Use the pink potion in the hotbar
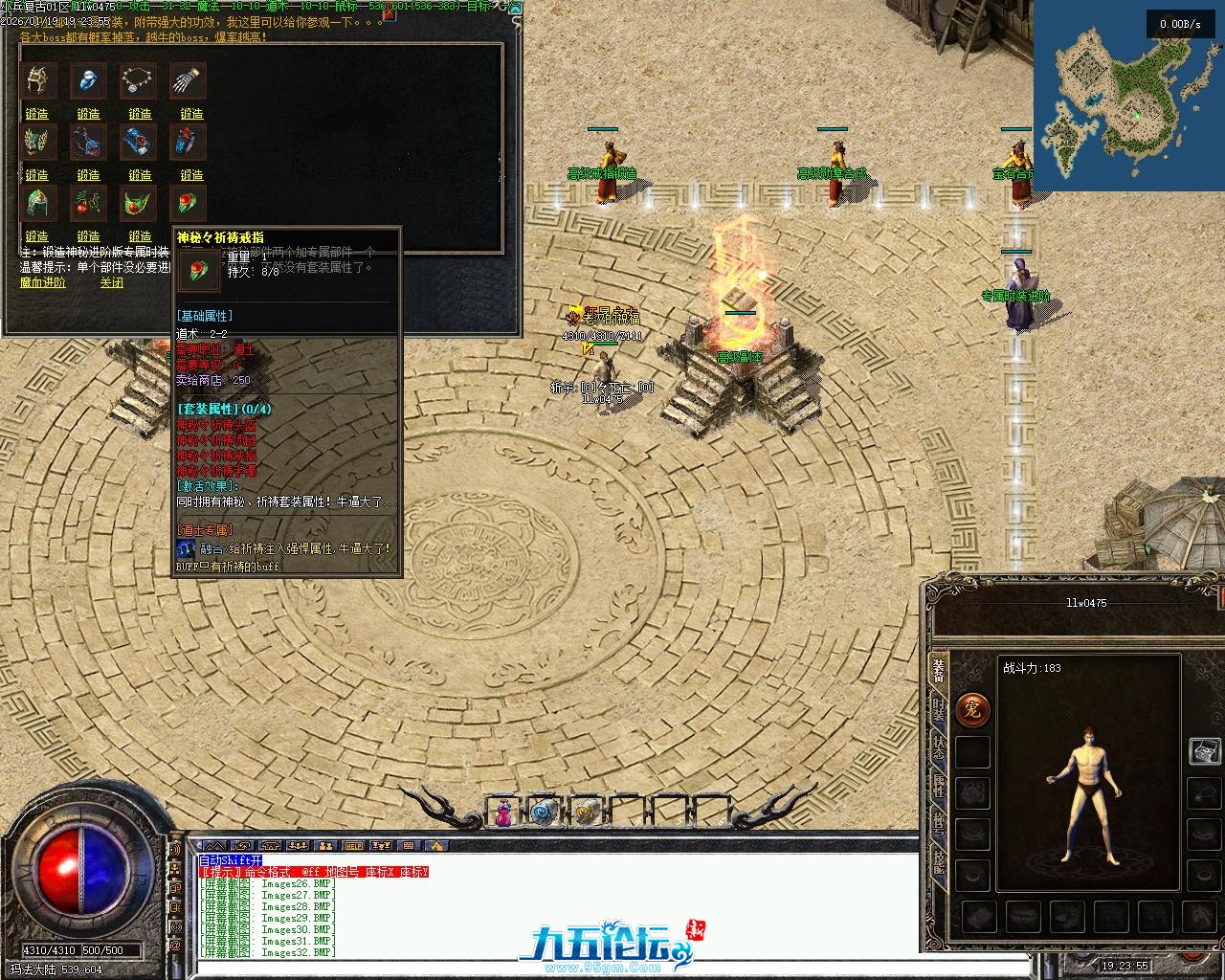 502,813
